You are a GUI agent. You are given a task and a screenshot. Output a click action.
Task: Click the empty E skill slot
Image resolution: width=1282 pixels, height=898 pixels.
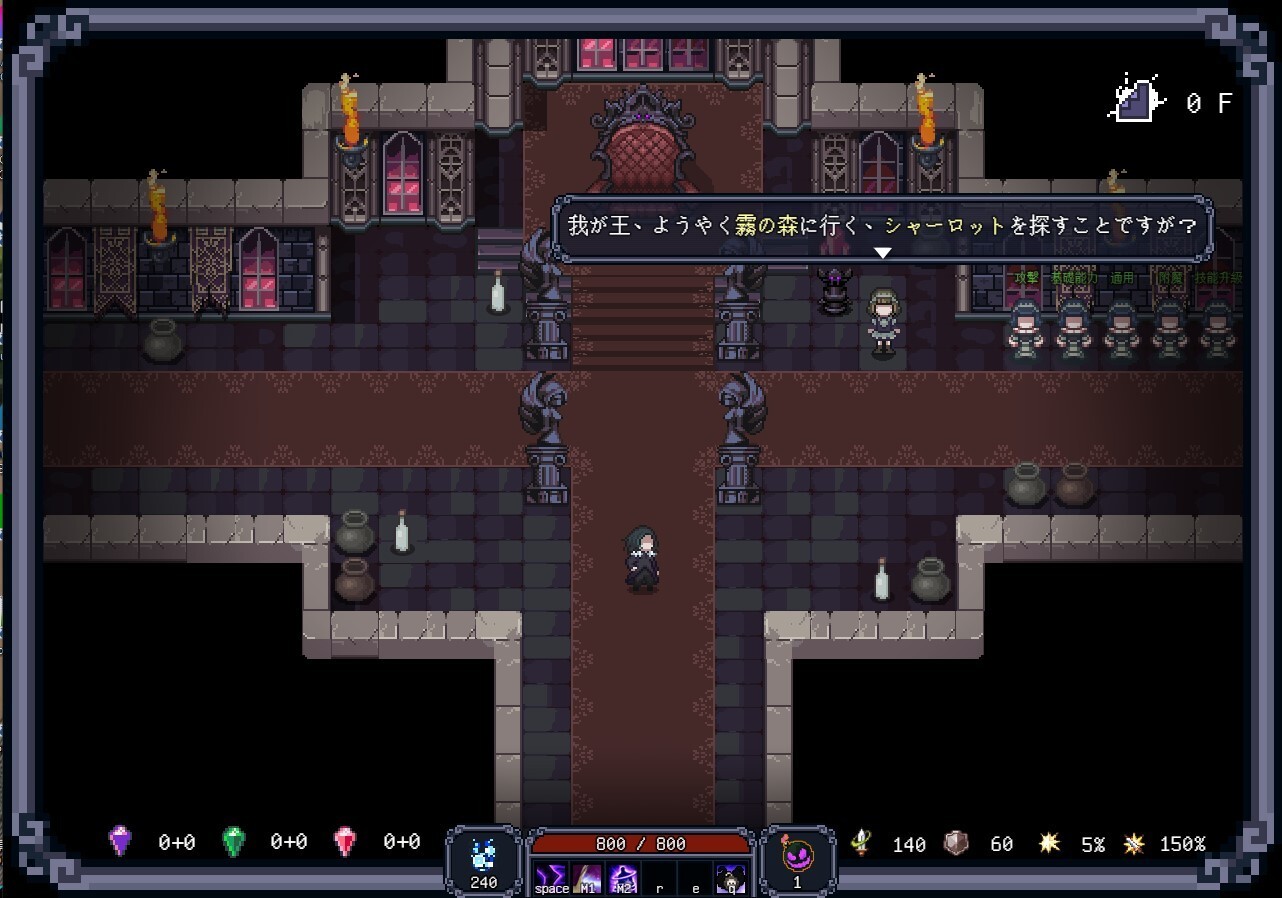[x=695, y=878]
